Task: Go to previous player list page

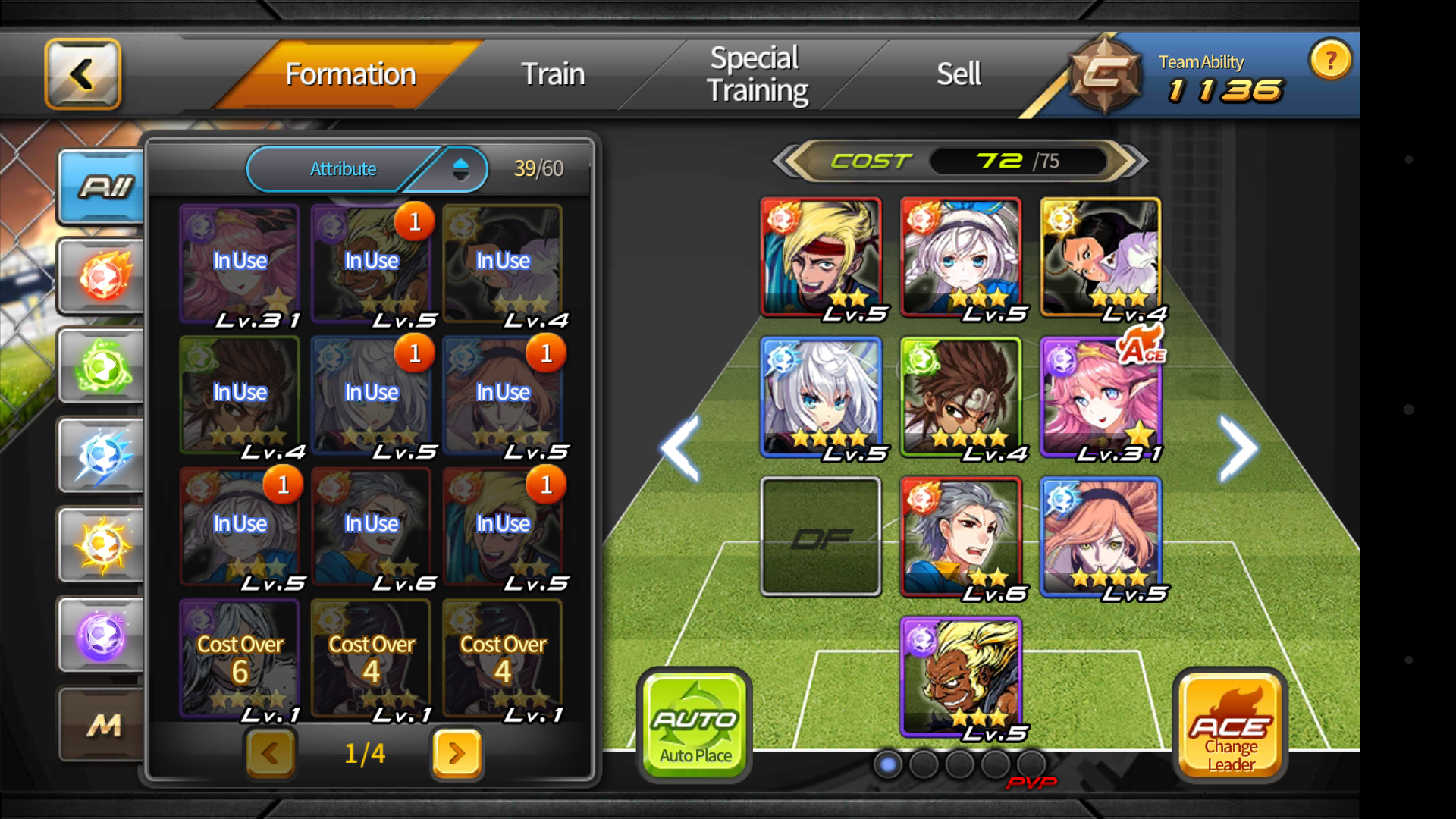Action: (271, 754)
